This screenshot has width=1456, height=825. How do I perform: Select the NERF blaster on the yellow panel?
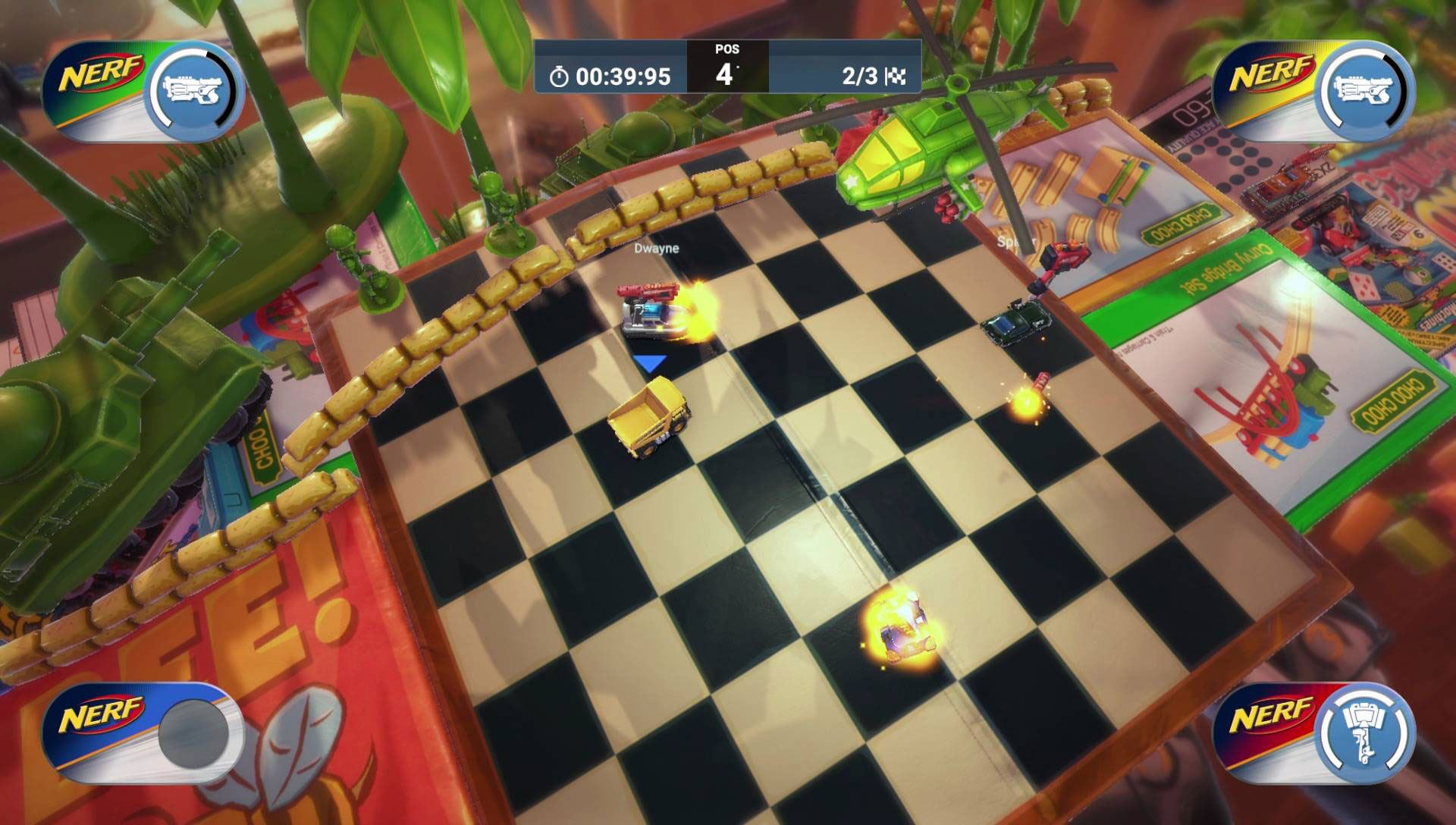(x=1363, y=91)
